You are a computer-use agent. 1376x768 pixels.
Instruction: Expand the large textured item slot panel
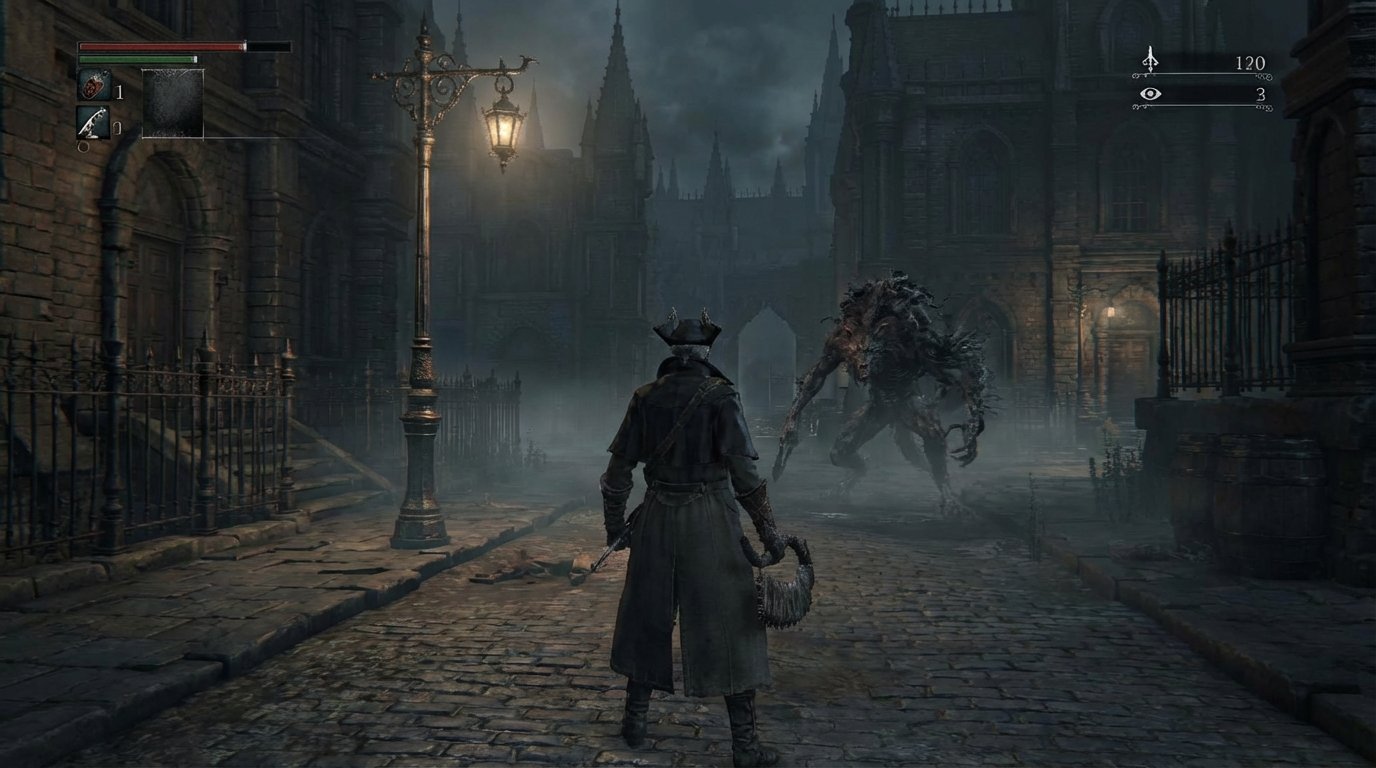(x=172, y=103)
